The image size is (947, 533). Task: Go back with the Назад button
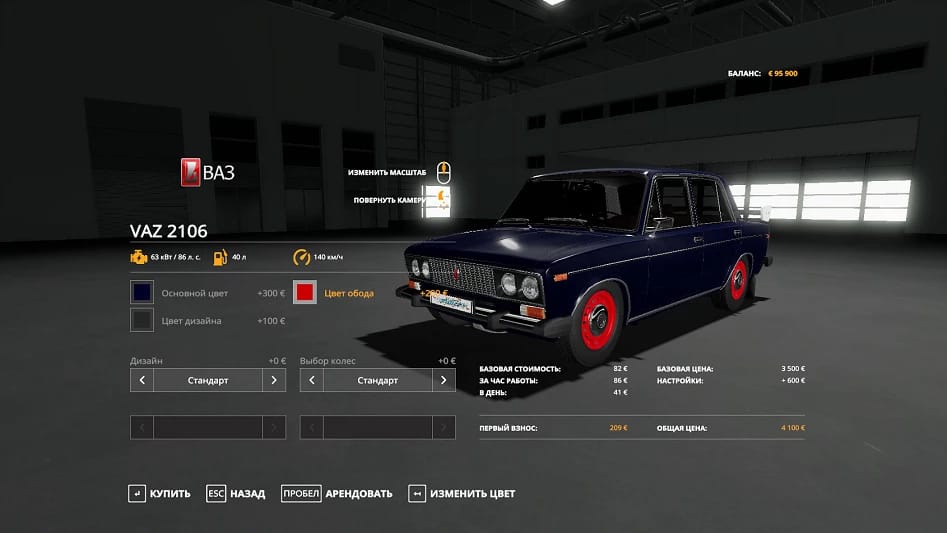point(237,493)
